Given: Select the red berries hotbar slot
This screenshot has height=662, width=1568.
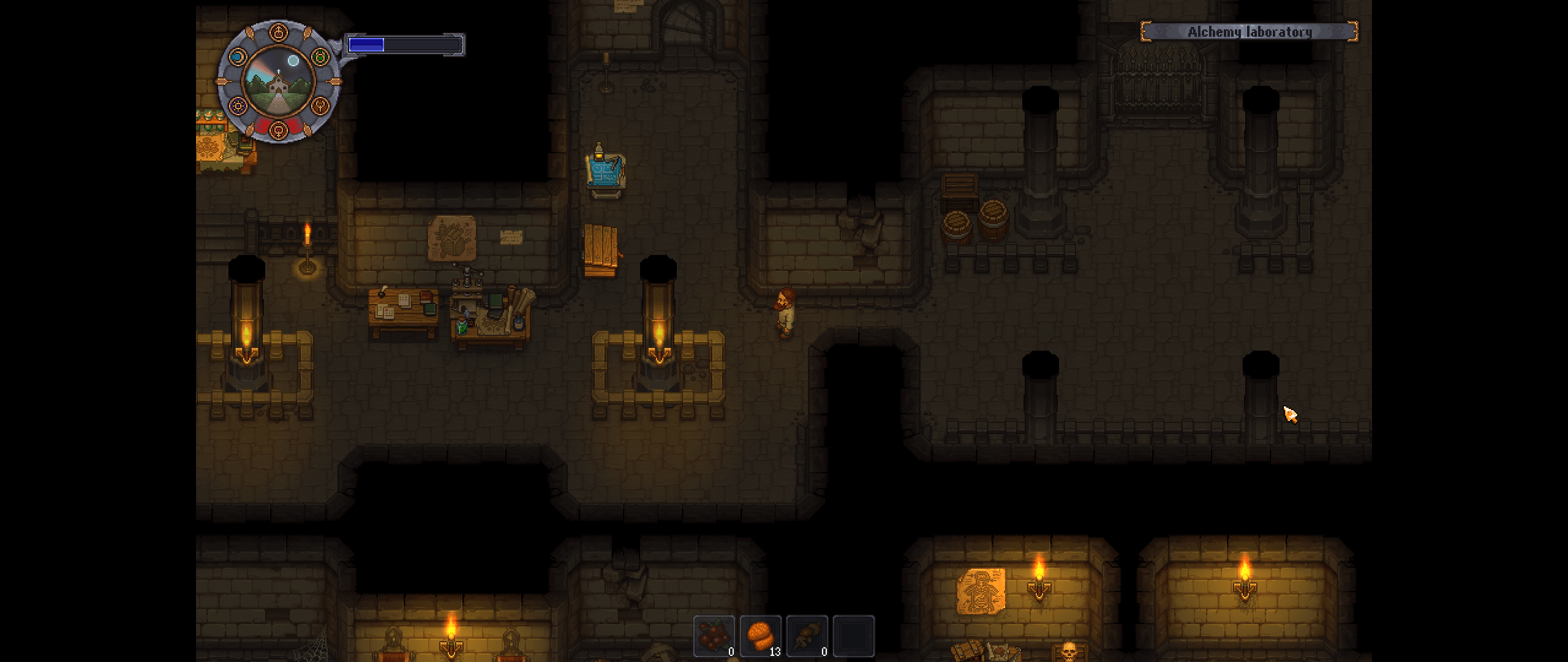Looking at the screenshot, I should click(x=714, y=636).
